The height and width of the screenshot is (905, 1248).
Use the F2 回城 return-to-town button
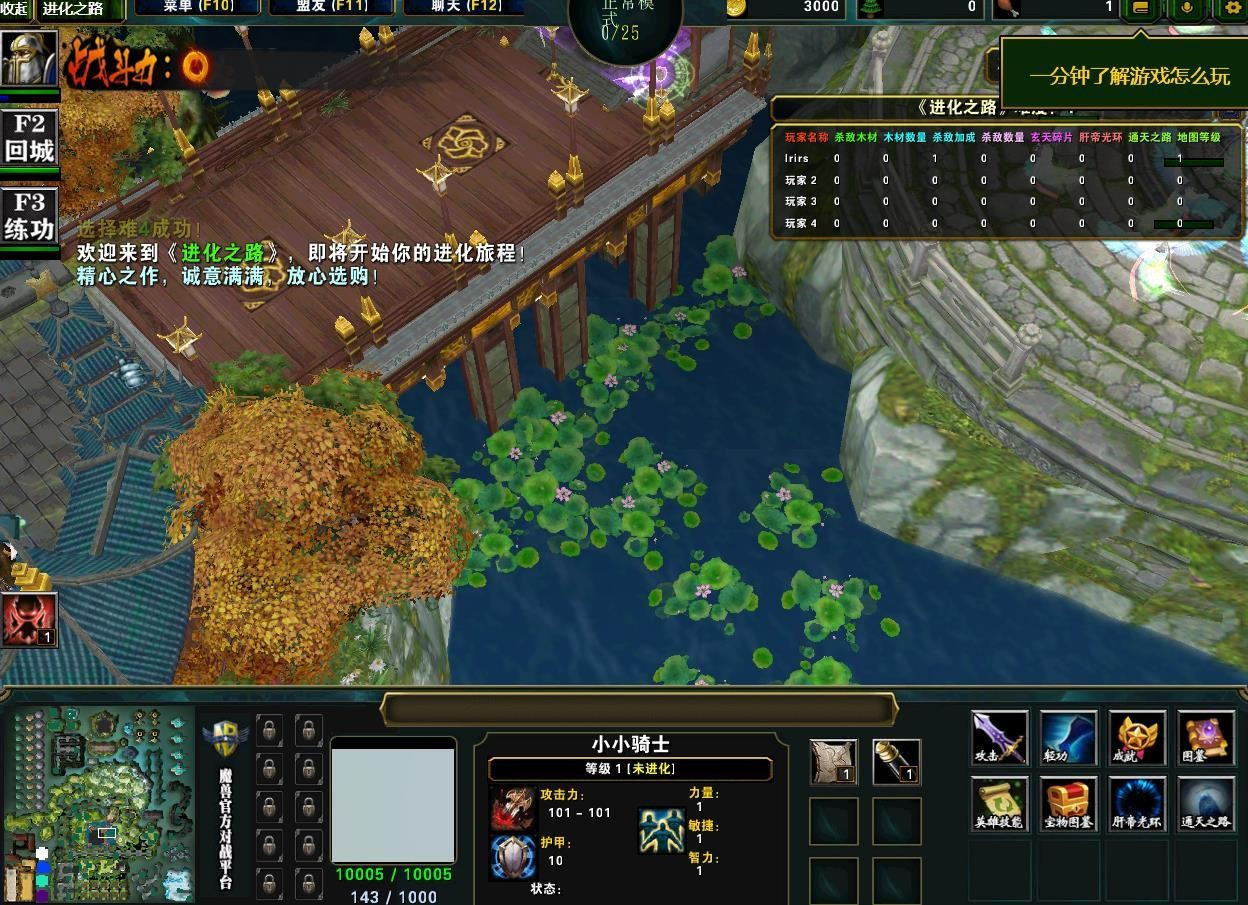(30, 138)
